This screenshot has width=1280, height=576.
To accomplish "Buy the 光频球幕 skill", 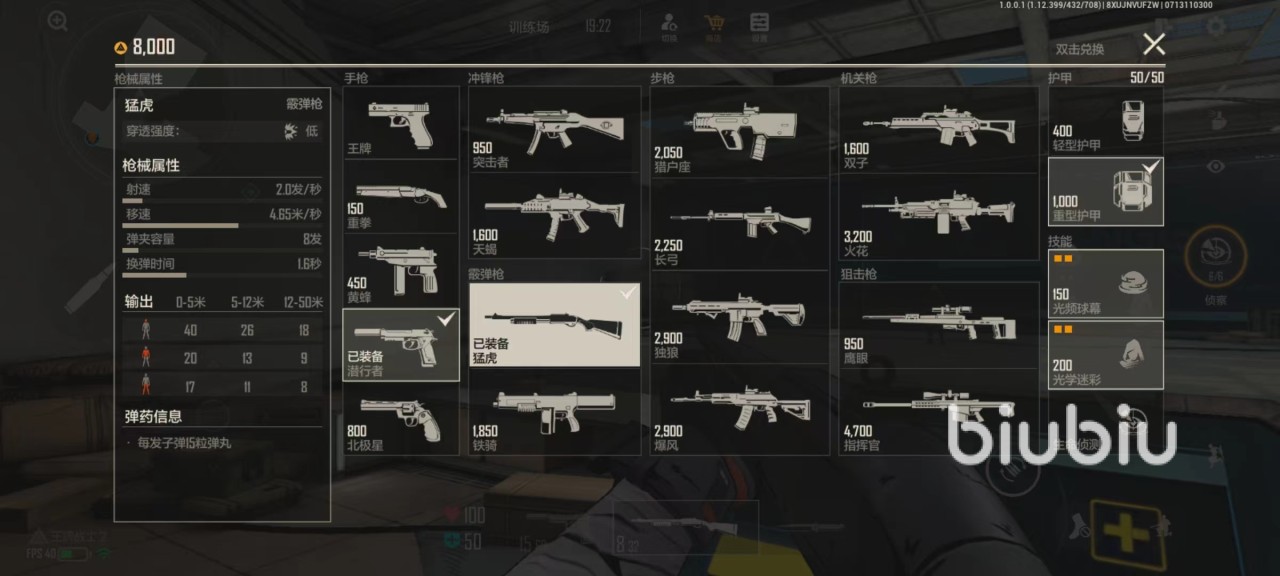I will tap(1105, 282).
